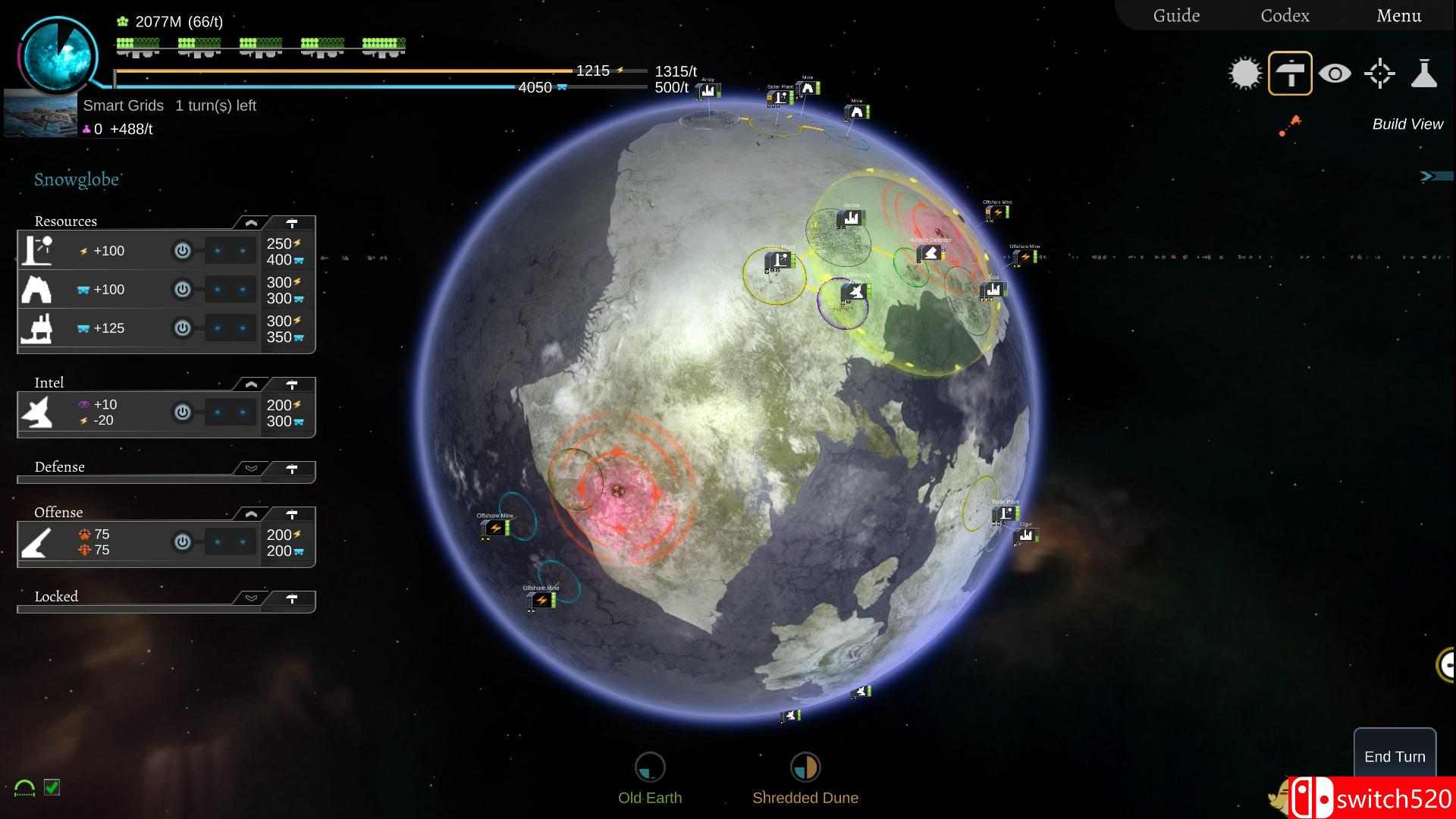1456x819 pixels.
Task: Choose the satellite dish Intel building
Action: coord(36,413)
